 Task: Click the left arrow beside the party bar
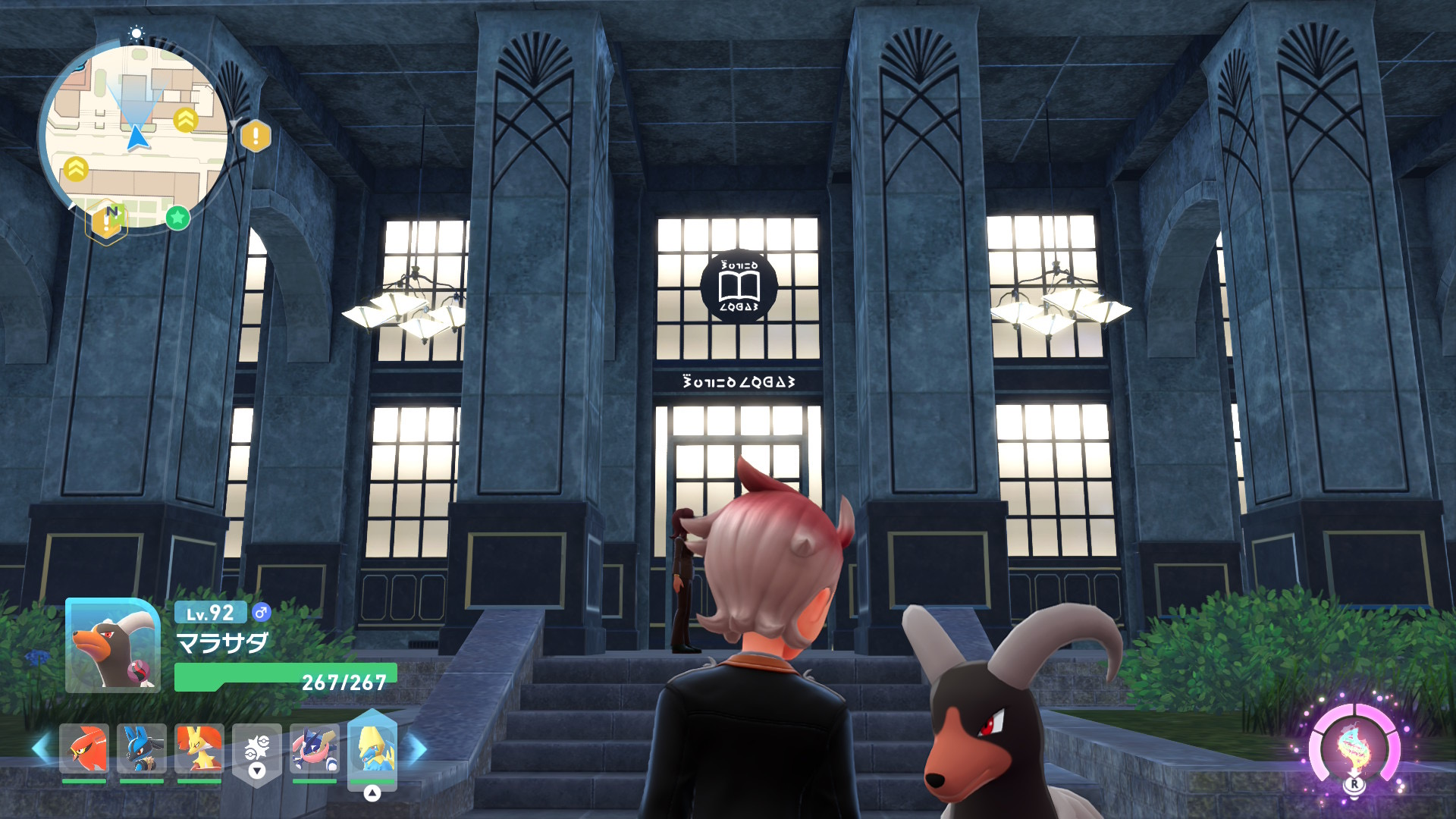(x=42, y=748)
